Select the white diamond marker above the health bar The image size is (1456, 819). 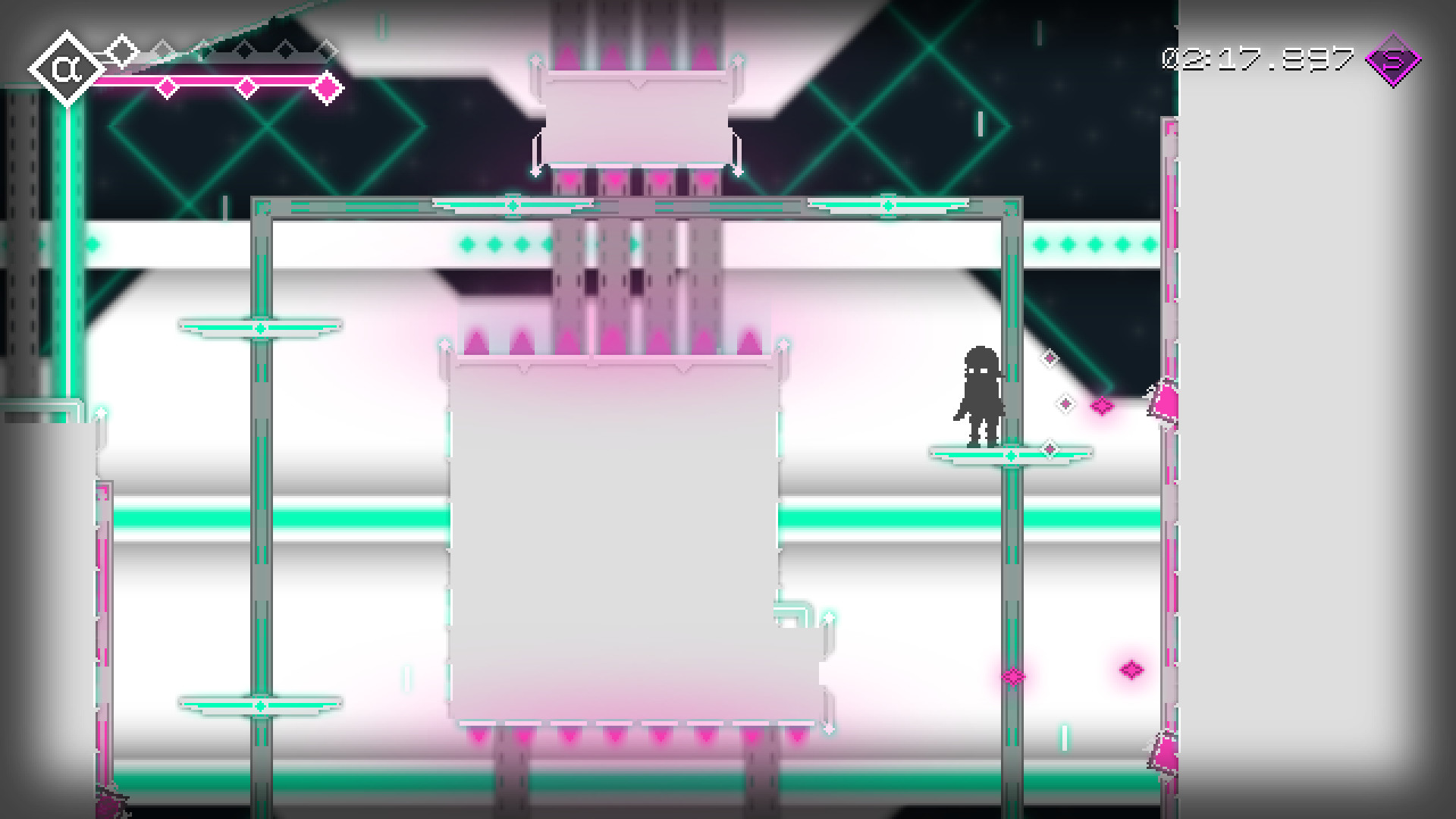[x=121, y=50]
